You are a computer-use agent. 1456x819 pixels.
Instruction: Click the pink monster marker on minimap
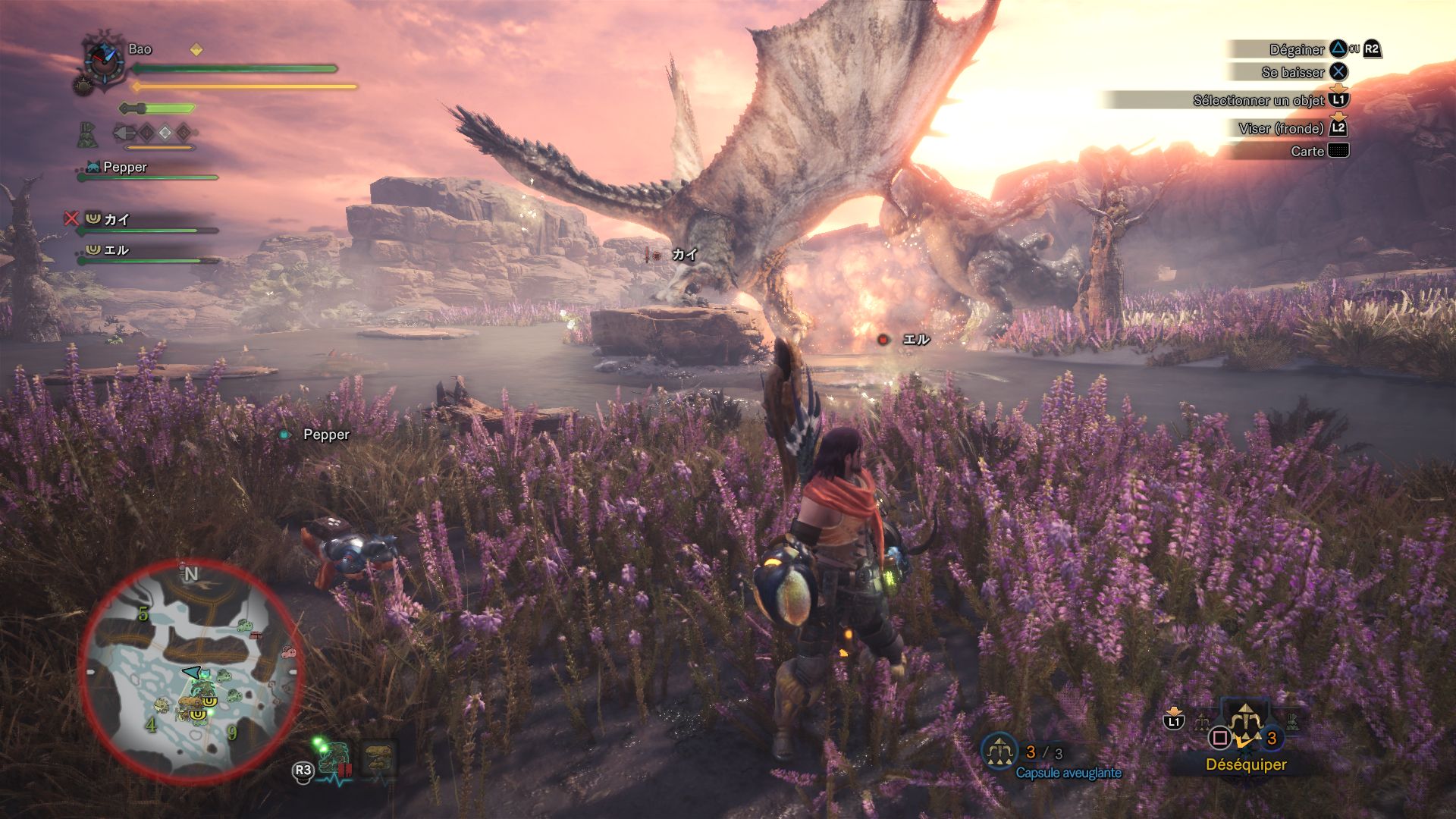288,651
